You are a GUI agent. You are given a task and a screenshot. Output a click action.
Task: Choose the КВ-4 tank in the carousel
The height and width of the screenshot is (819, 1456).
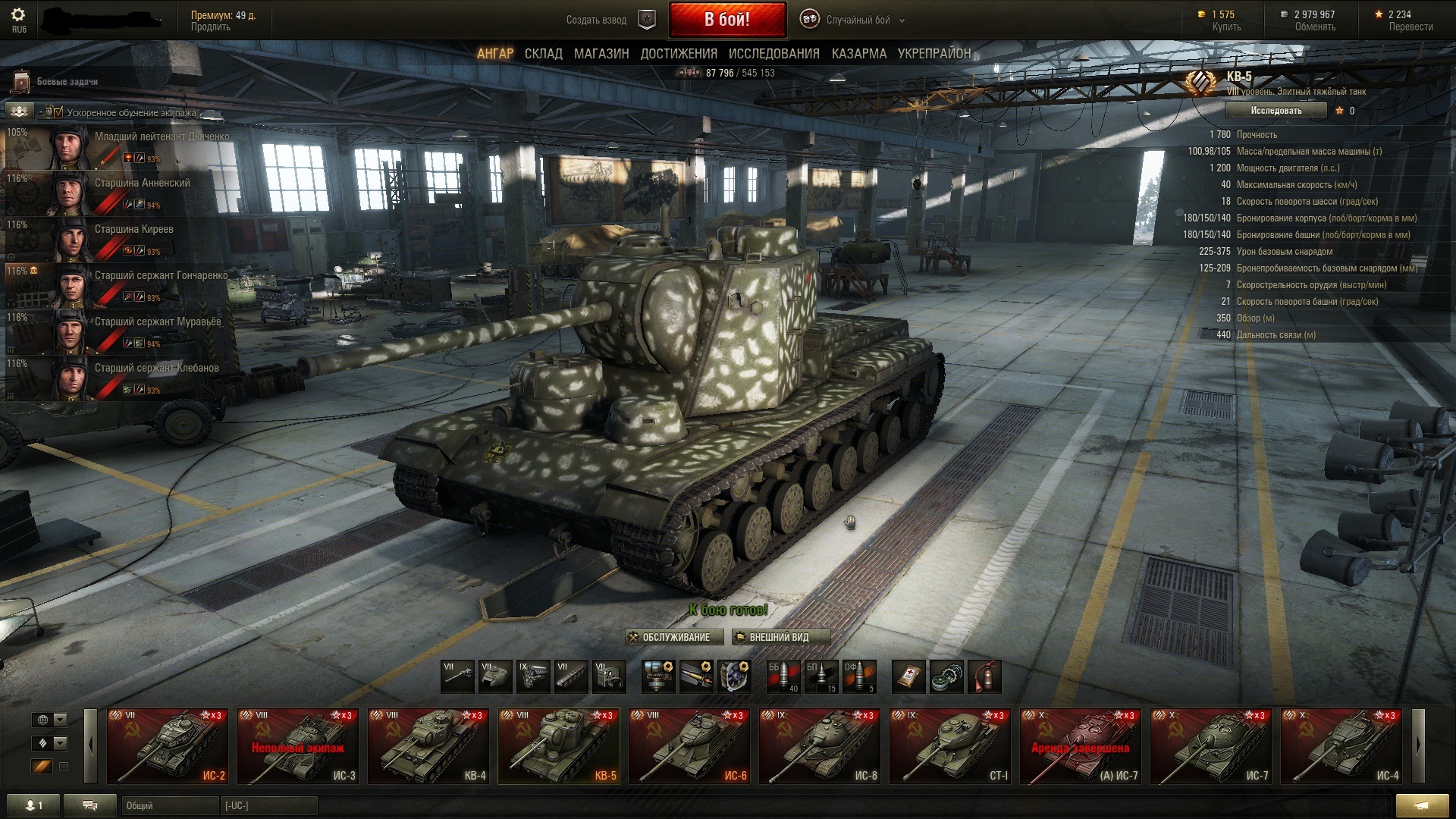point(428,746)
